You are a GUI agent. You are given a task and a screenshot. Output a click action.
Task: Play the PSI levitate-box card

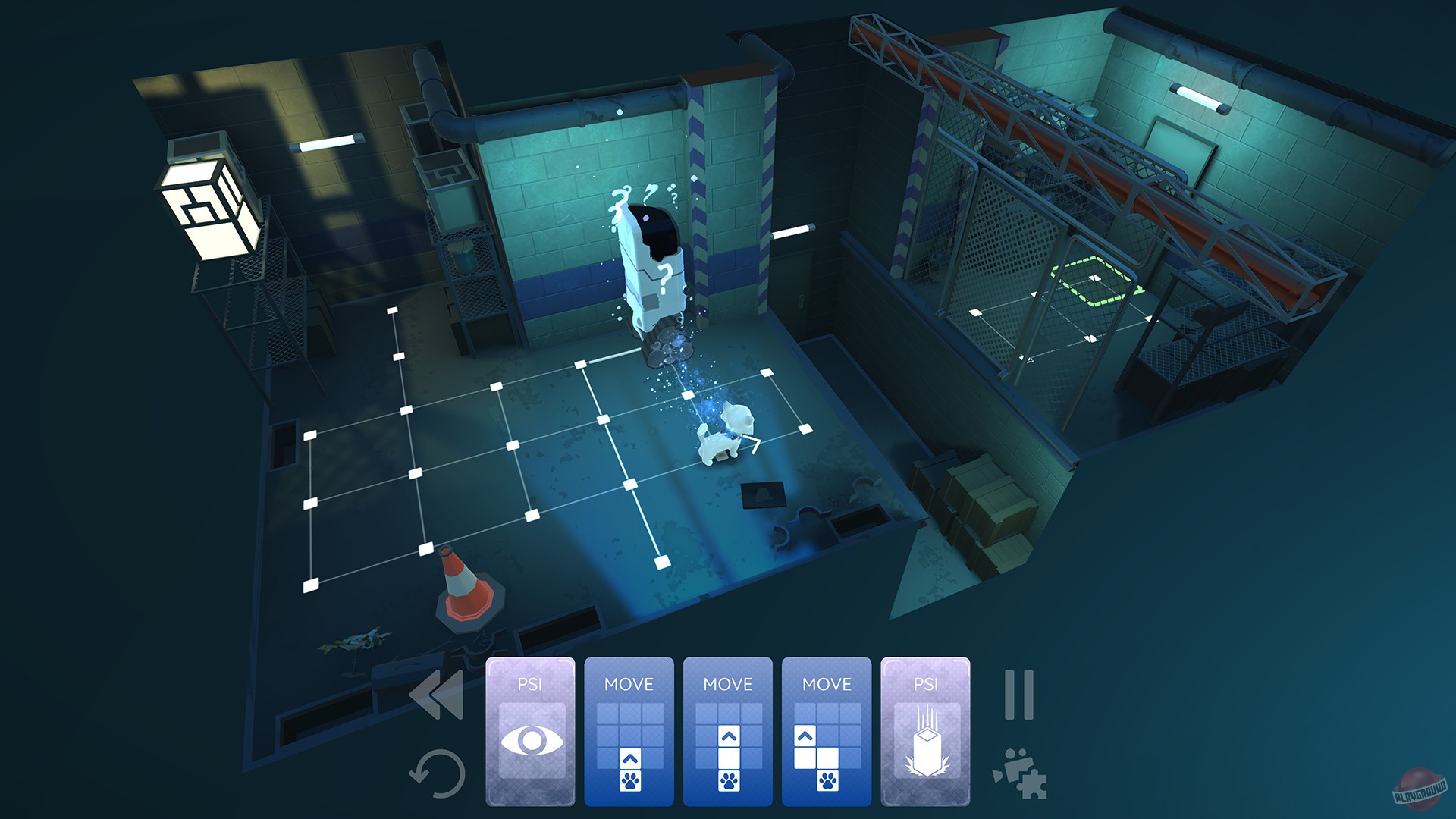point(927,728)
